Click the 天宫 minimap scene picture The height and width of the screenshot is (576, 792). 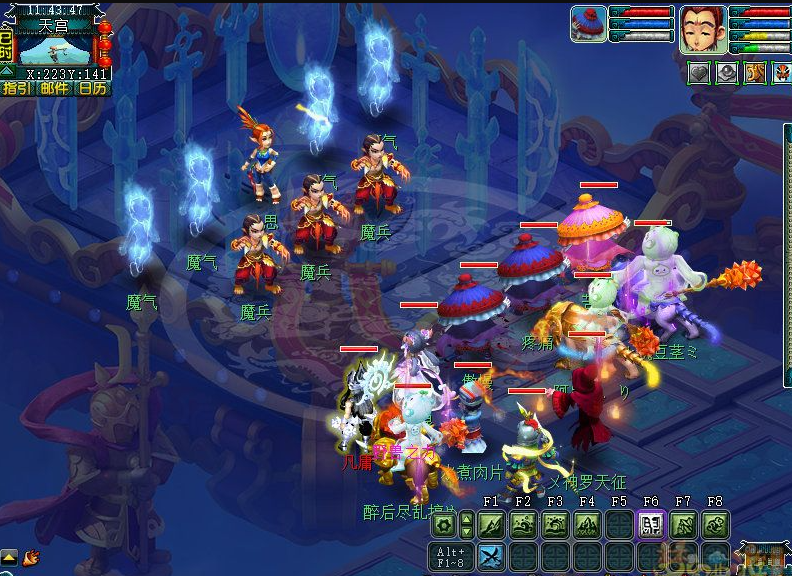point(55,49)
